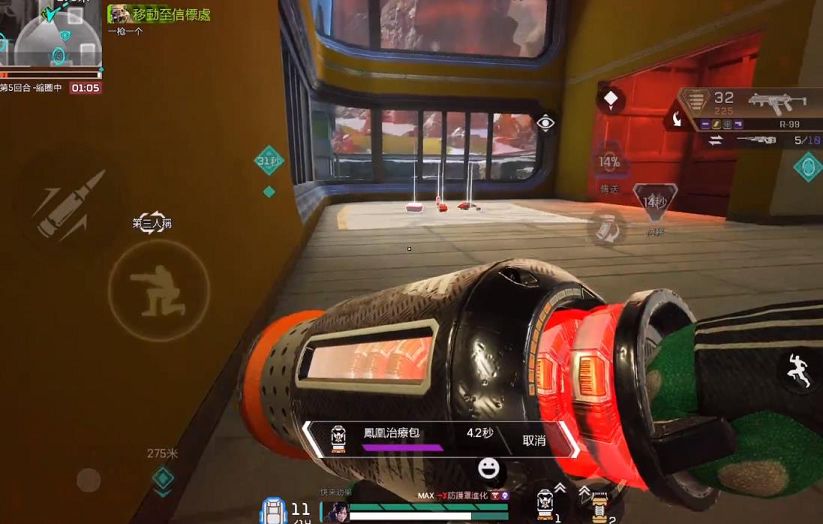The height and width of the screenshot is (524, 823).
Task: Toggle third-person view (第三人稱)
Action: pyautogui.click(x=152, y=222)
